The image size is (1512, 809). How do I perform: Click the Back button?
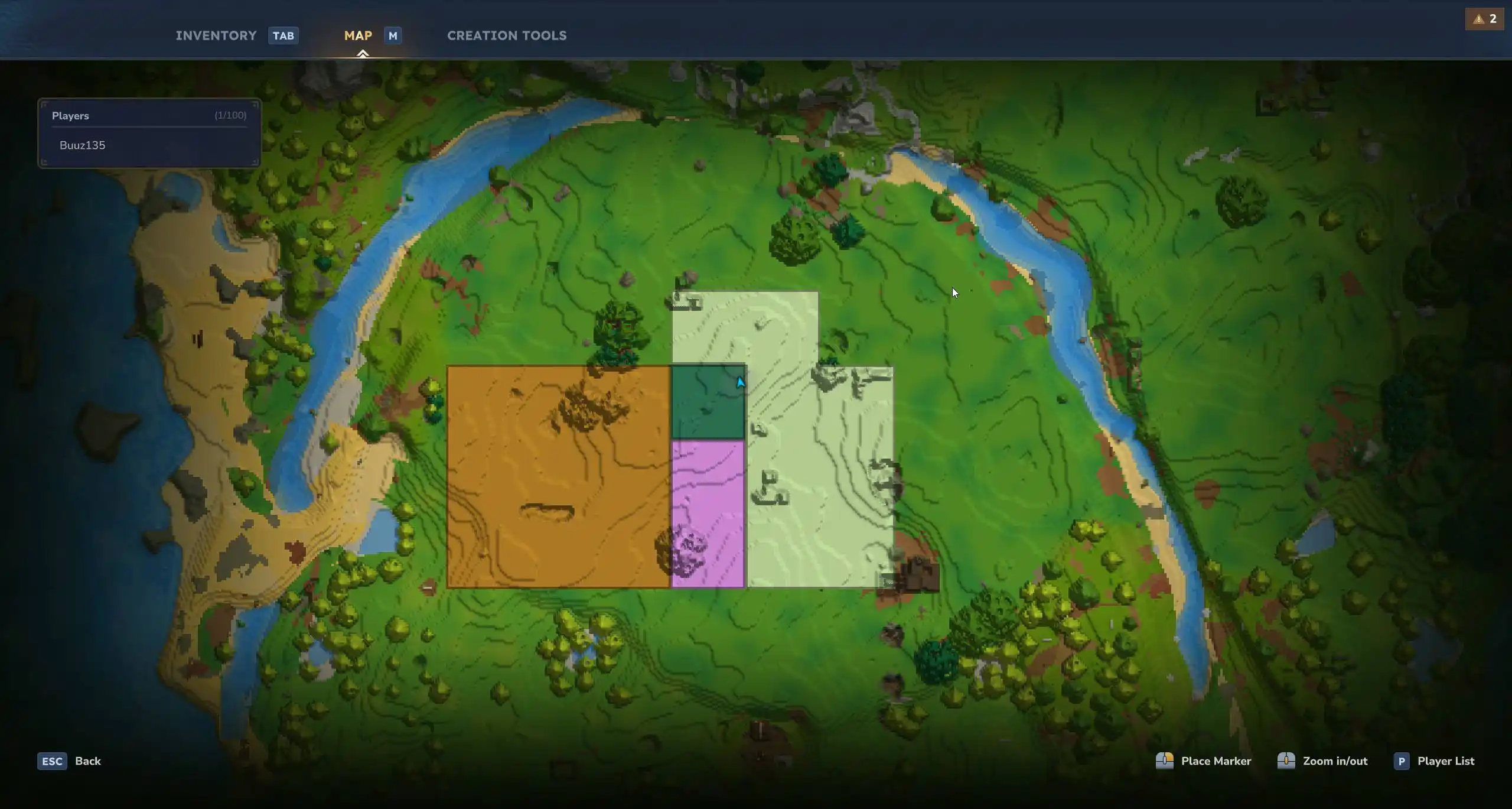pos(87,761)
